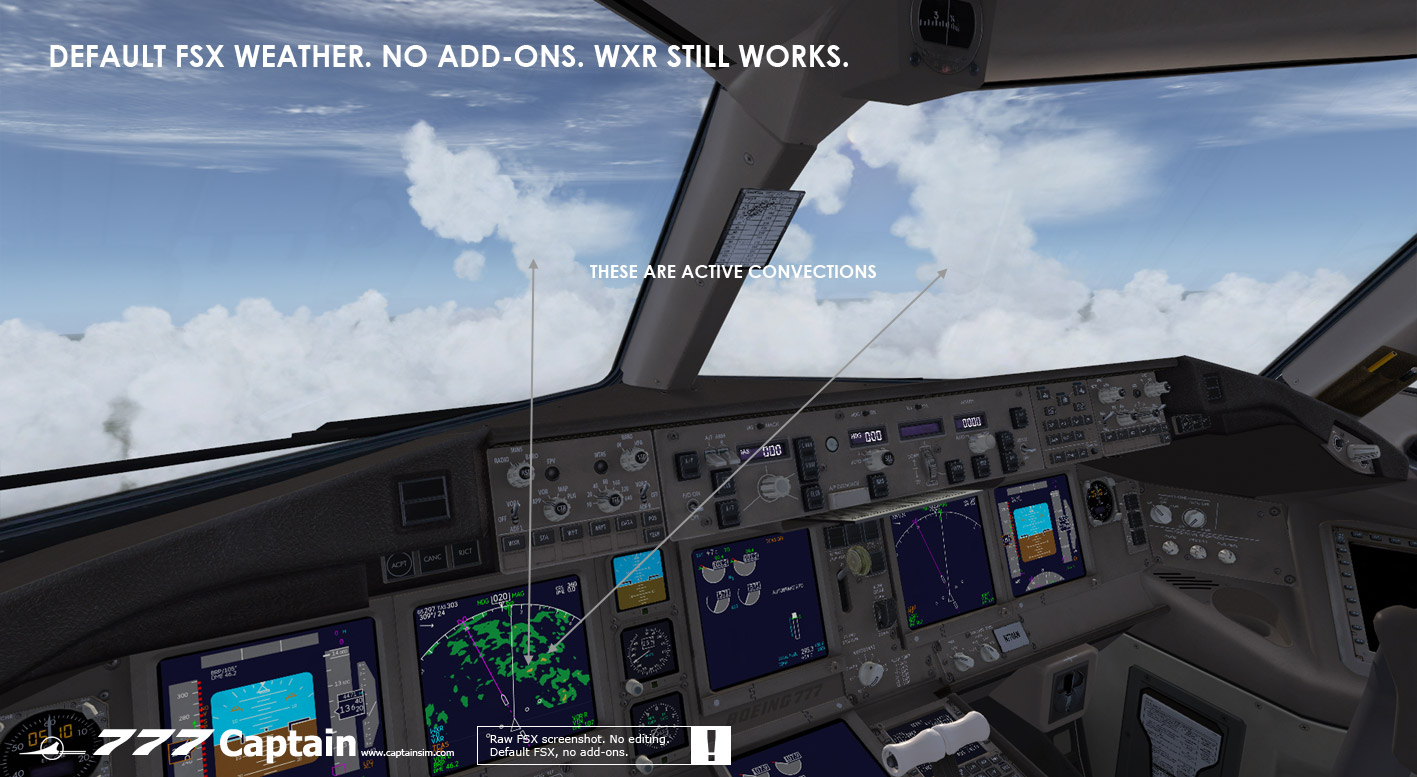This screenshot has height=777, width=1417.
Task: Toggle the WXR weather radar button
Action: pos(513,544)
